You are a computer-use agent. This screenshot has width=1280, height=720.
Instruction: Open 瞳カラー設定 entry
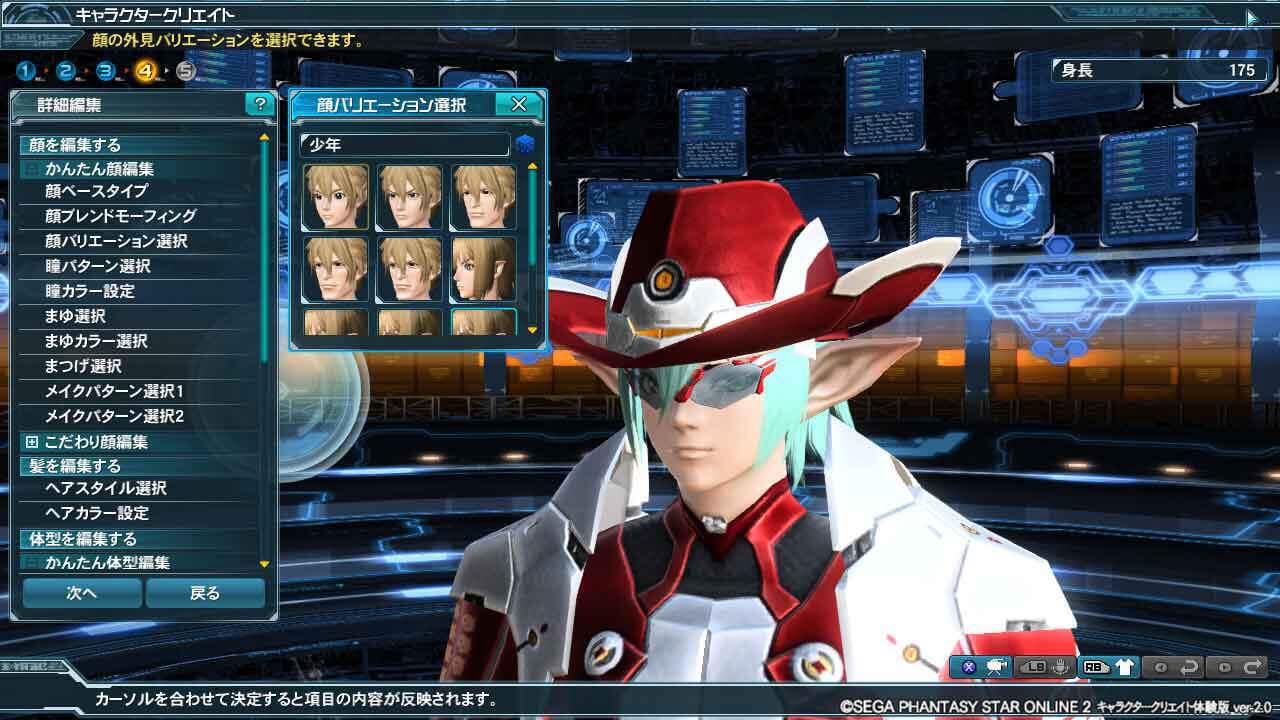[90, 291]
